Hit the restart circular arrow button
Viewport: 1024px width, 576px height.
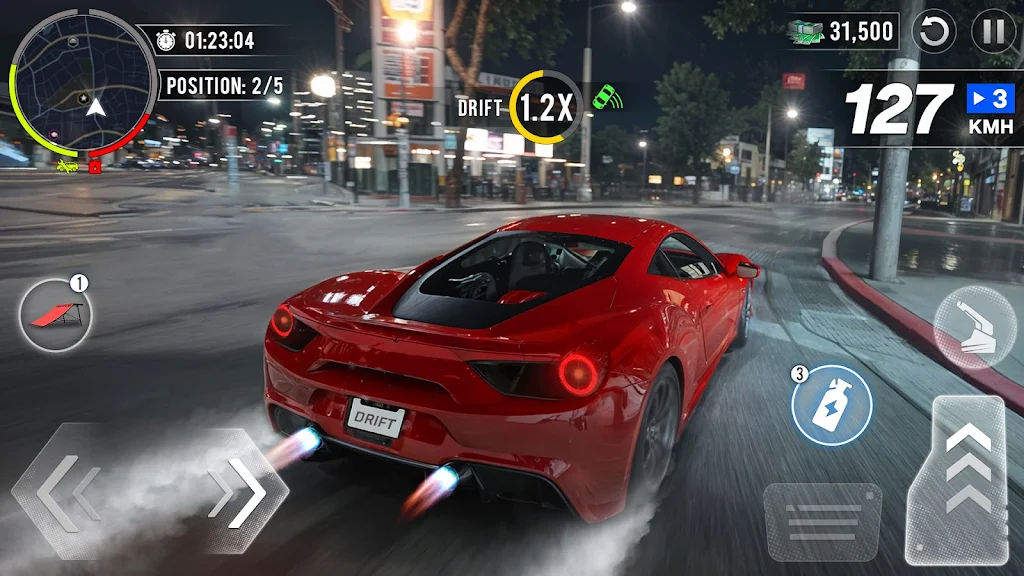pyautogui.click(x=936, y=32)
